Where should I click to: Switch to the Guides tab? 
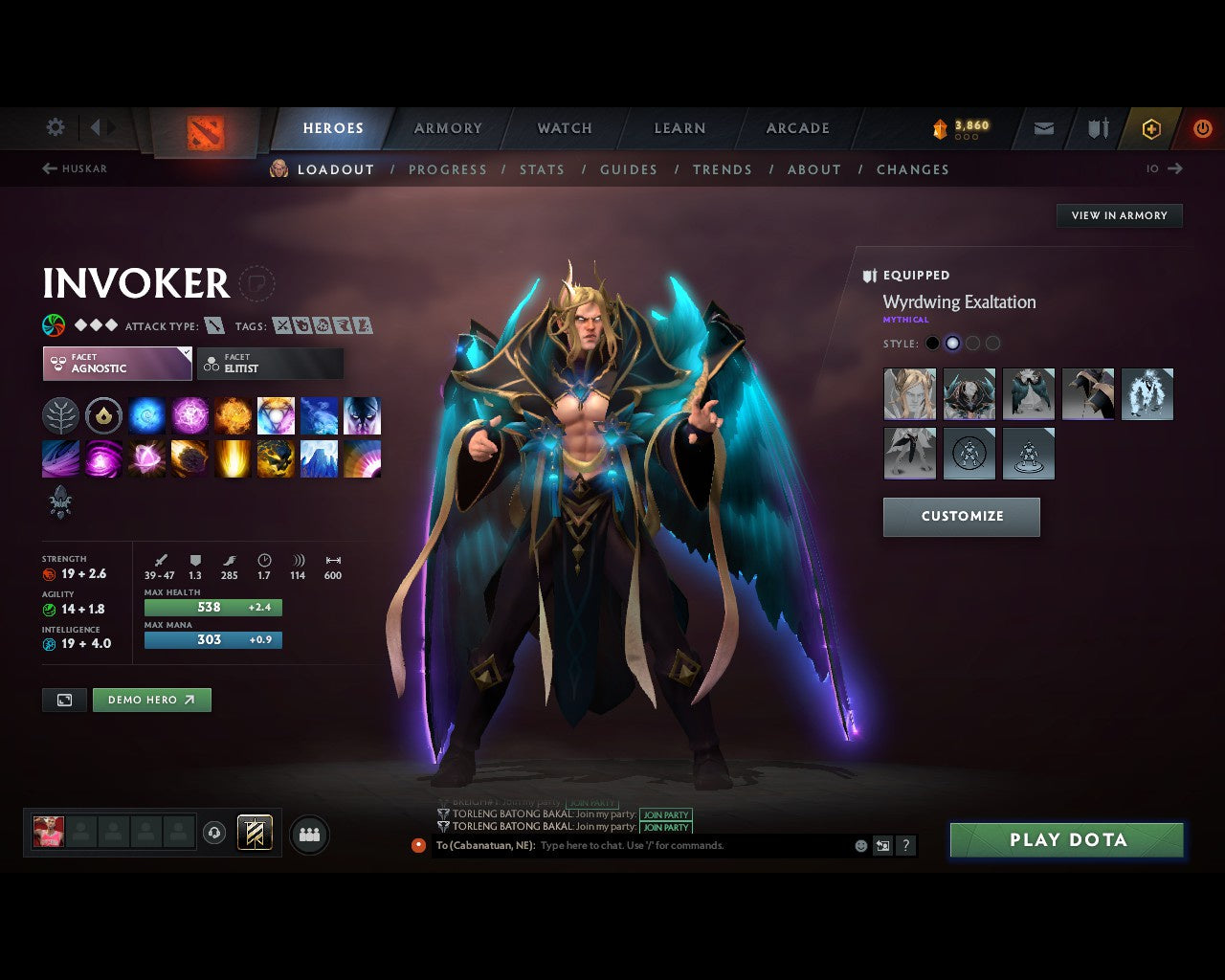628,169
